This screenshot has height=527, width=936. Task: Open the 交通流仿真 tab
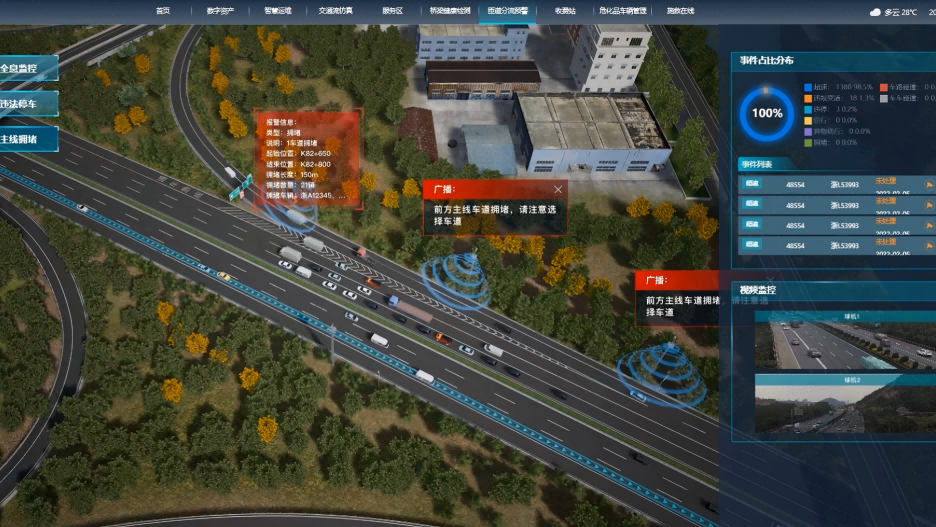coord(335,10)
